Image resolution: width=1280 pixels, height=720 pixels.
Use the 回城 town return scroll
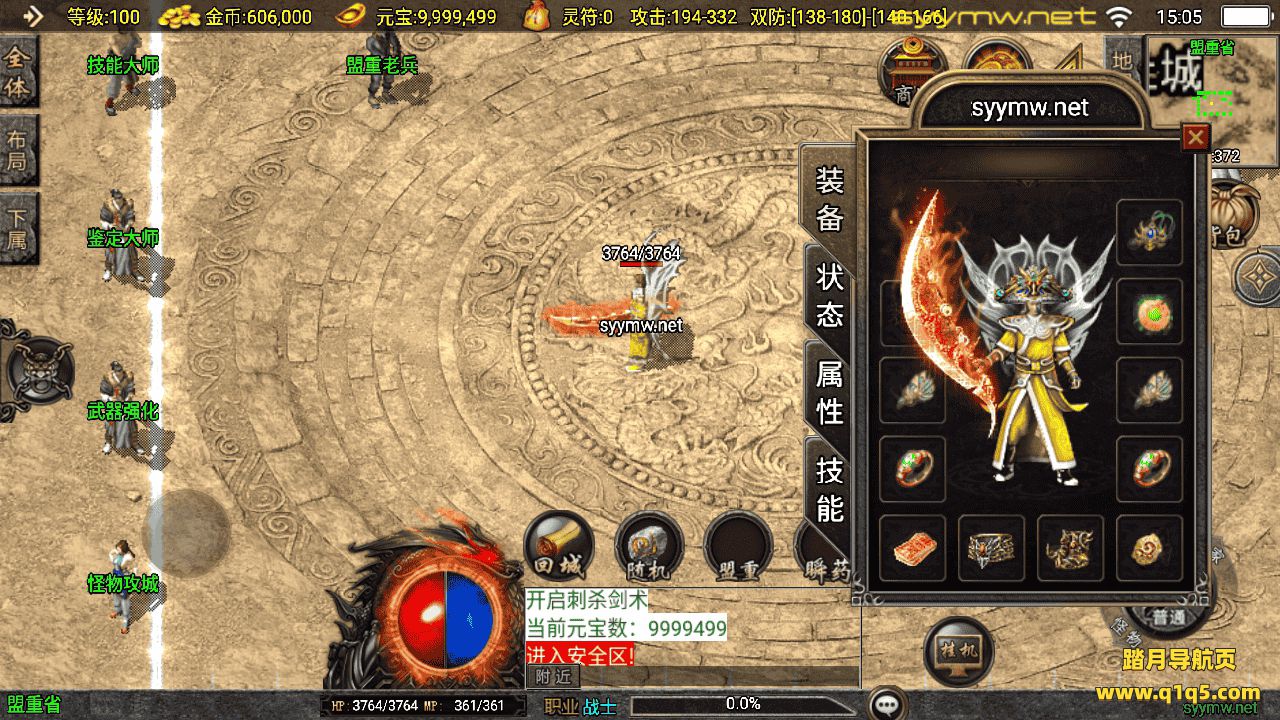(x=559, y=547)
